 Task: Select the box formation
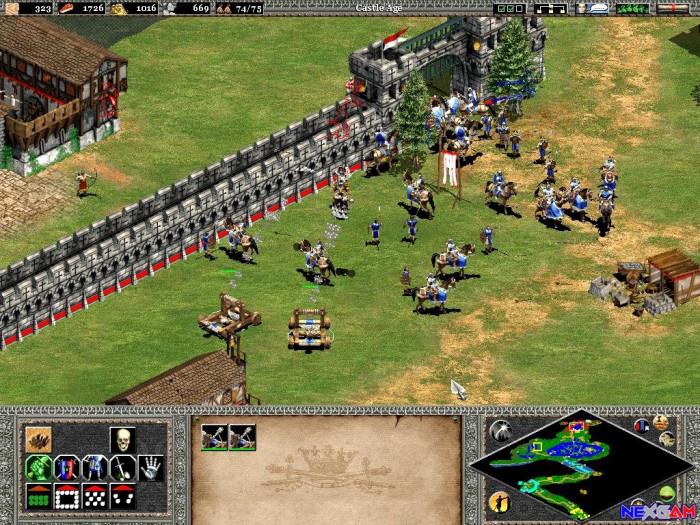(67, 495)
